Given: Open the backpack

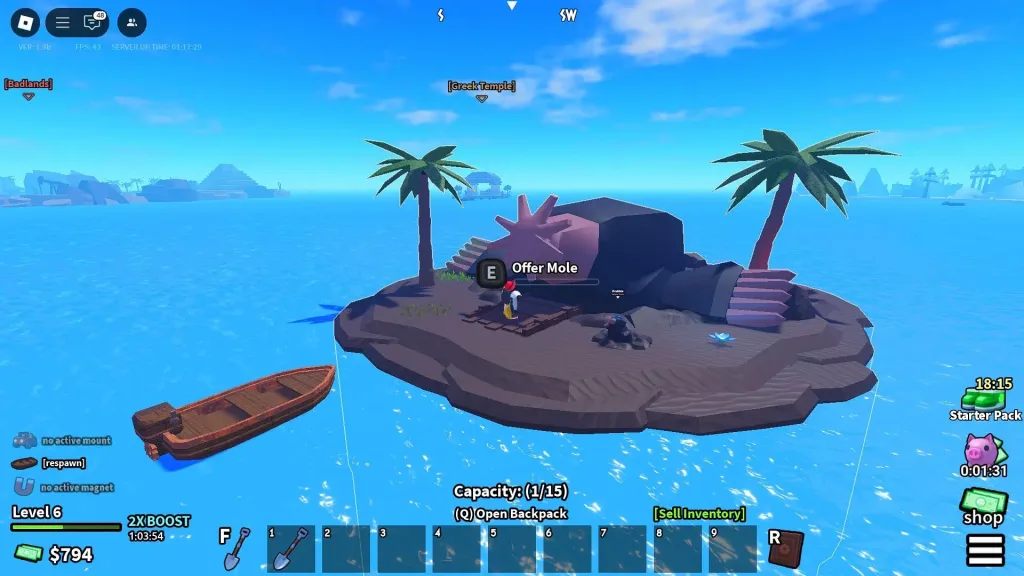Looking at the screenshot, I should pos(510,513).
